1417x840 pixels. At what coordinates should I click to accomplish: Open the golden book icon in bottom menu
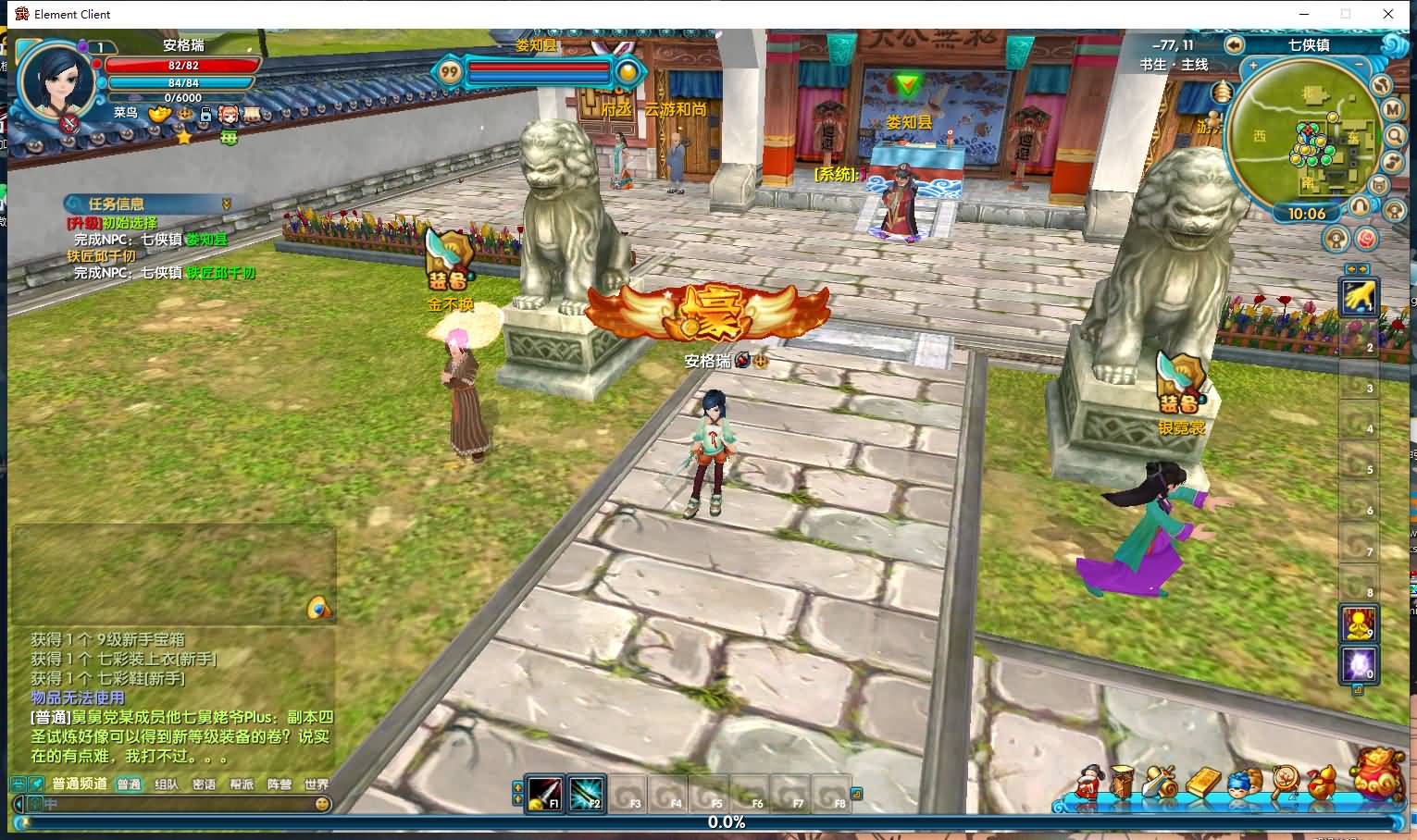point(1202,784)
